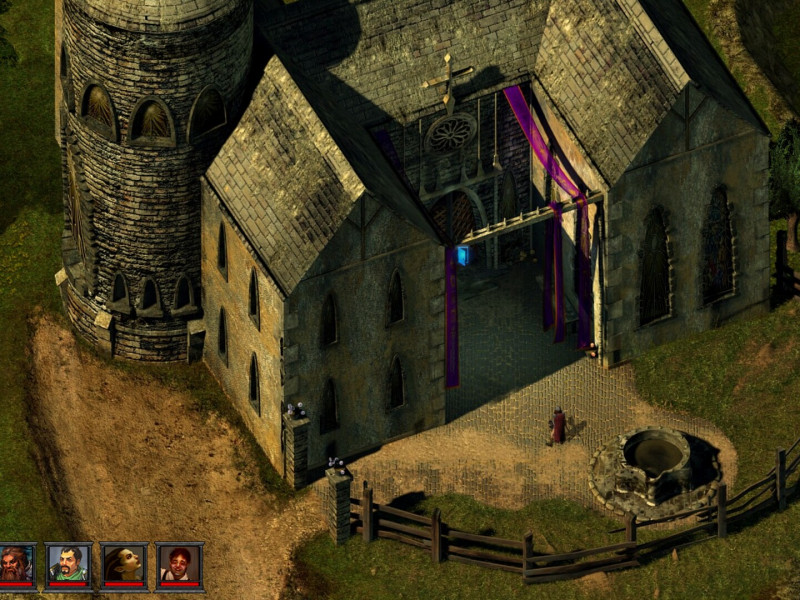Screen dimensions: 800x600
Task: Pick the smiling halfling party portrait
Action: tap(180, 565)
